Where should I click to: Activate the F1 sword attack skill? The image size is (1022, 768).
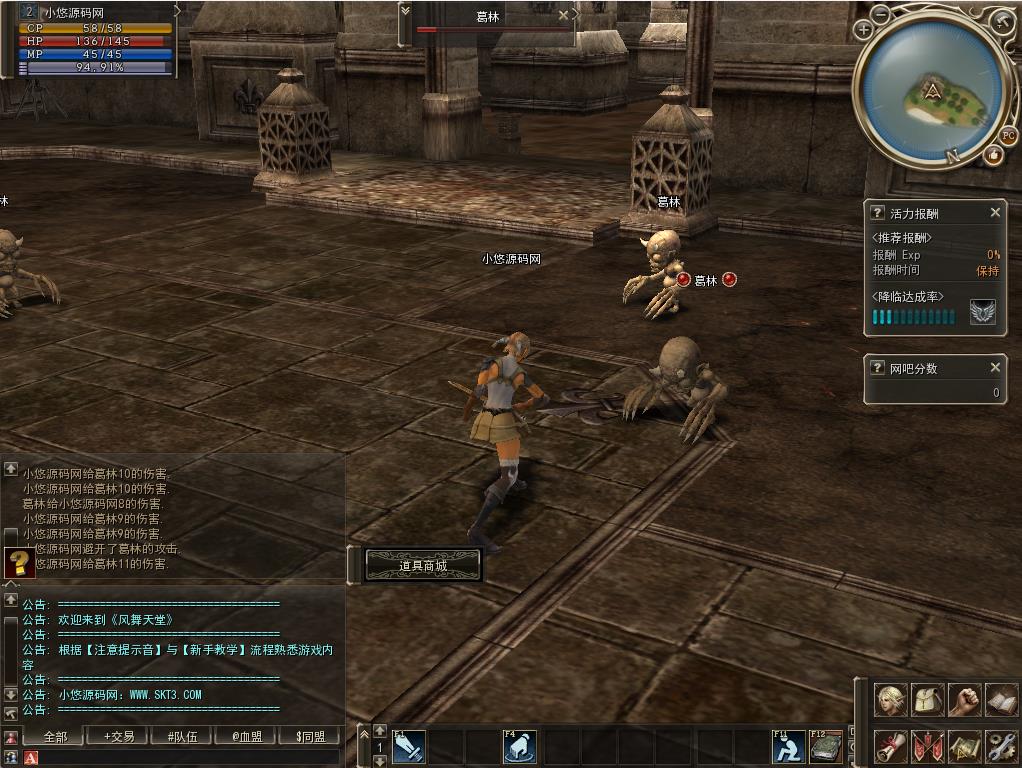(x=409, y=746)
